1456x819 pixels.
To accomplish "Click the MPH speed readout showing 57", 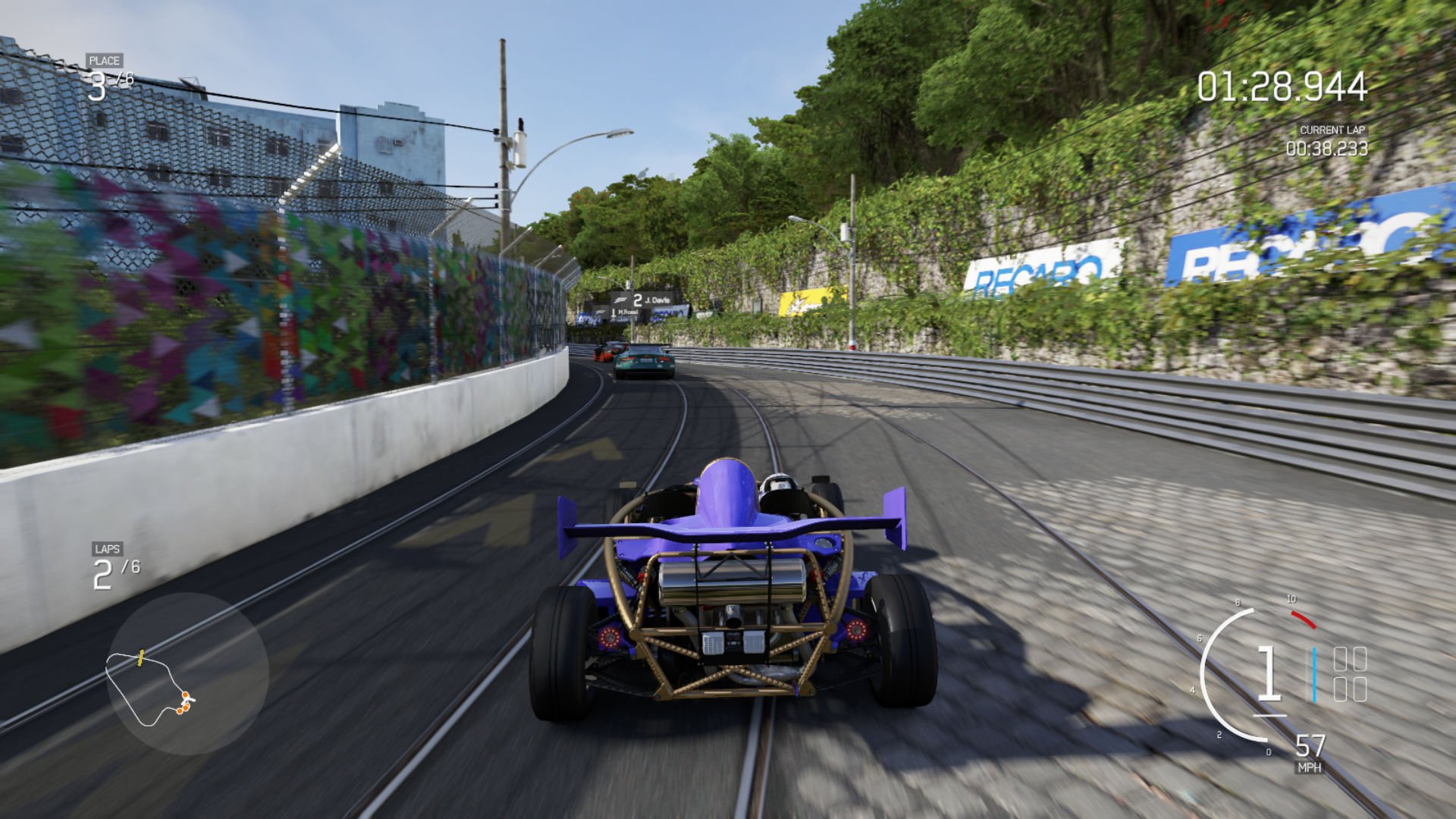I will coord(1310,745).
